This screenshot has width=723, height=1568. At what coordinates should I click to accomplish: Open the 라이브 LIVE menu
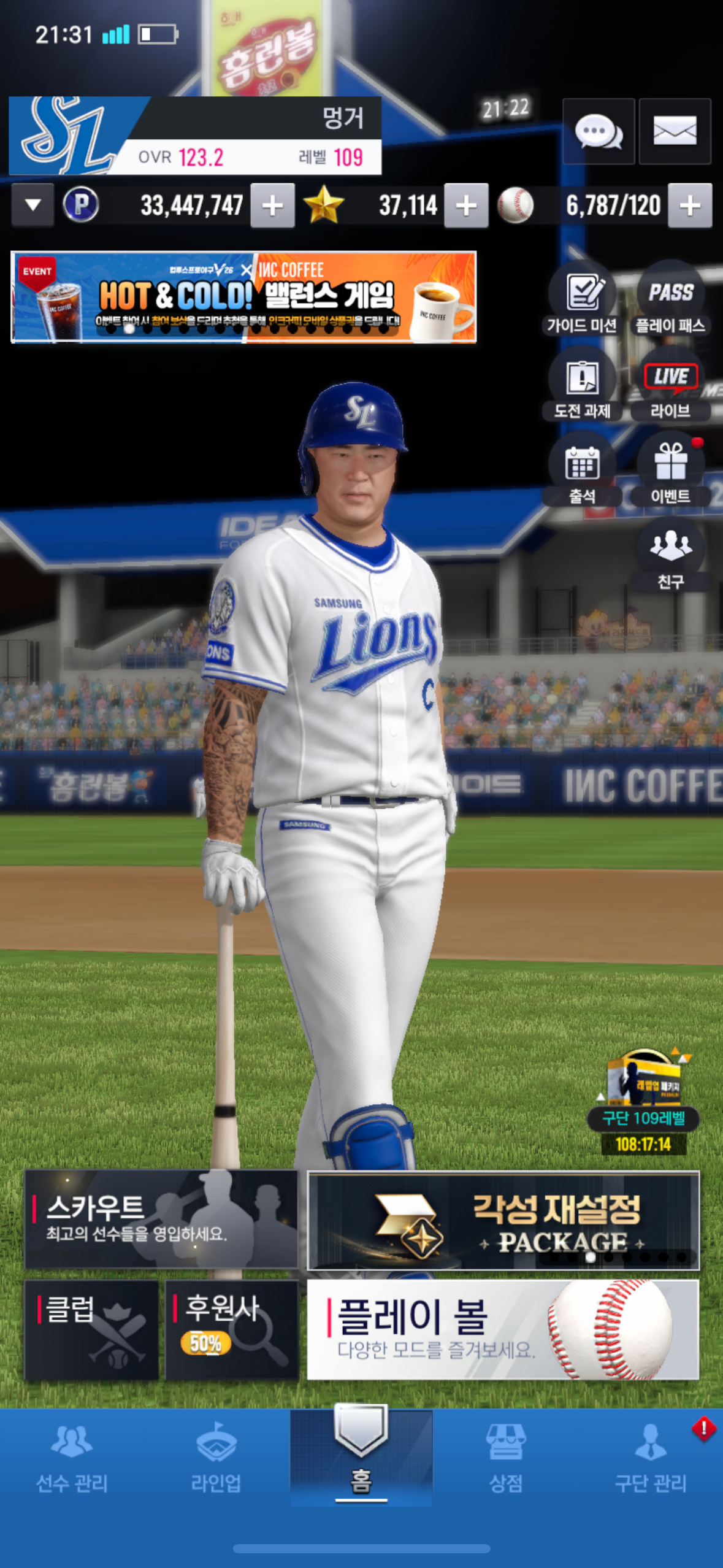tap(671, 386)
